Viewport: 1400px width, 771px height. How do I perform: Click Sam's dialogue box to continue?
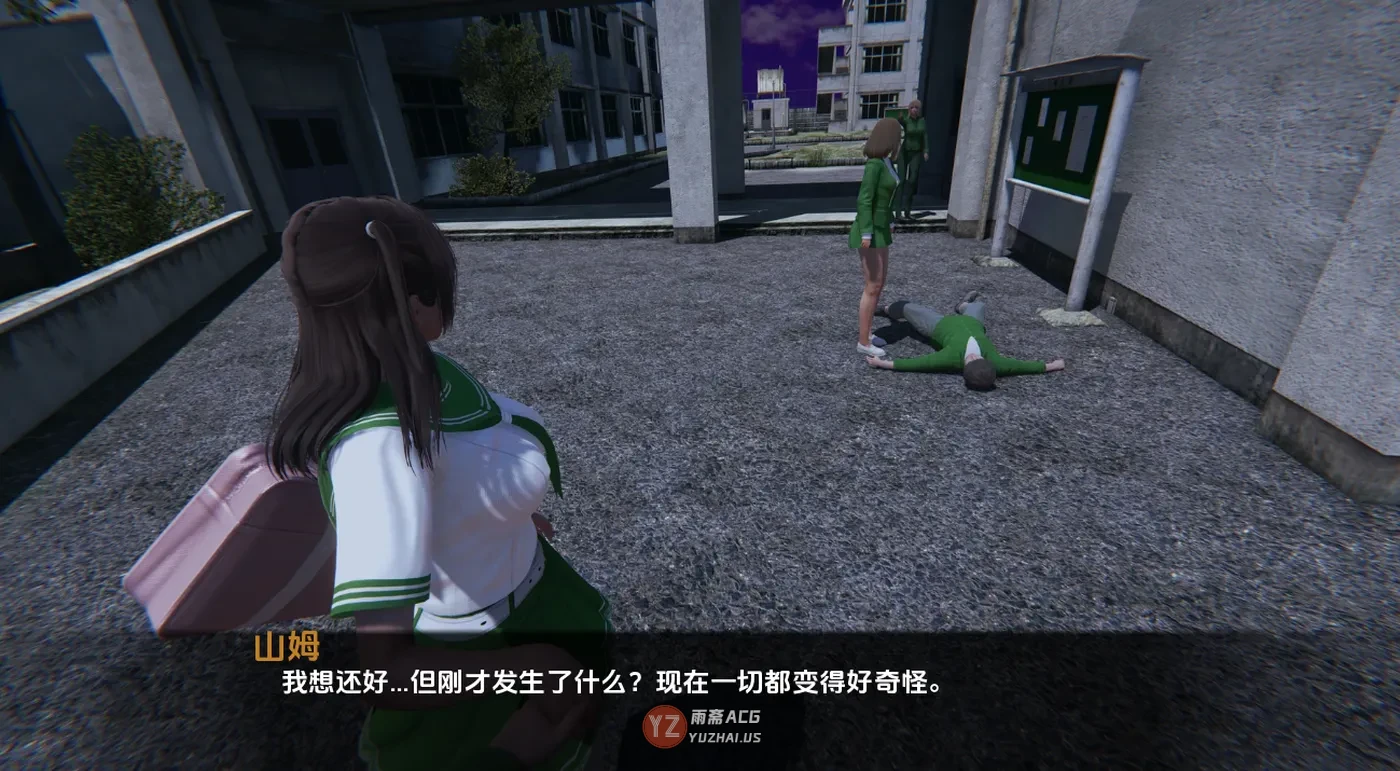coord(612,684)
